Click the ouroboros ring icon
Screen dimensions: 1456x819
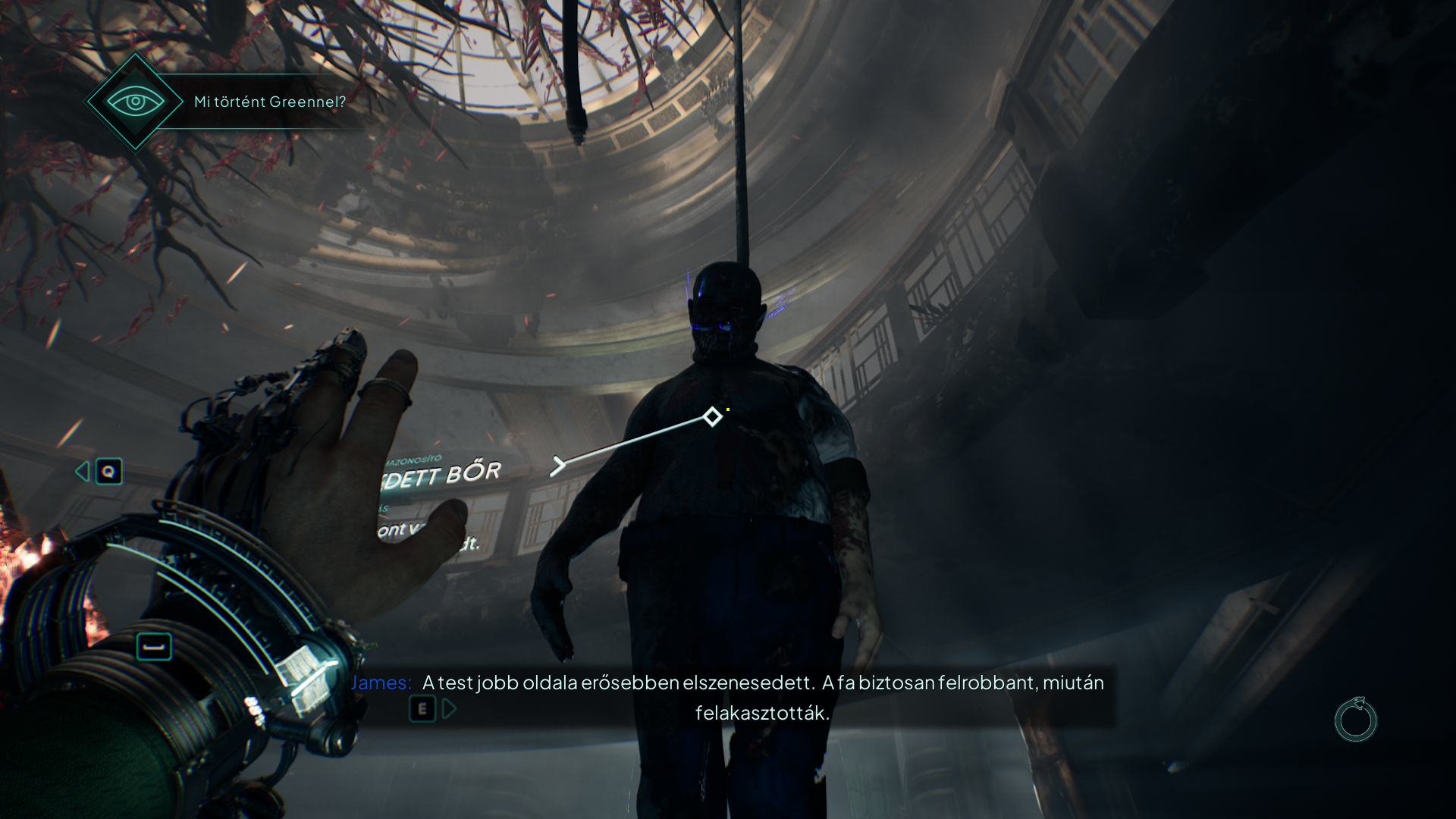click(1355, 720)
